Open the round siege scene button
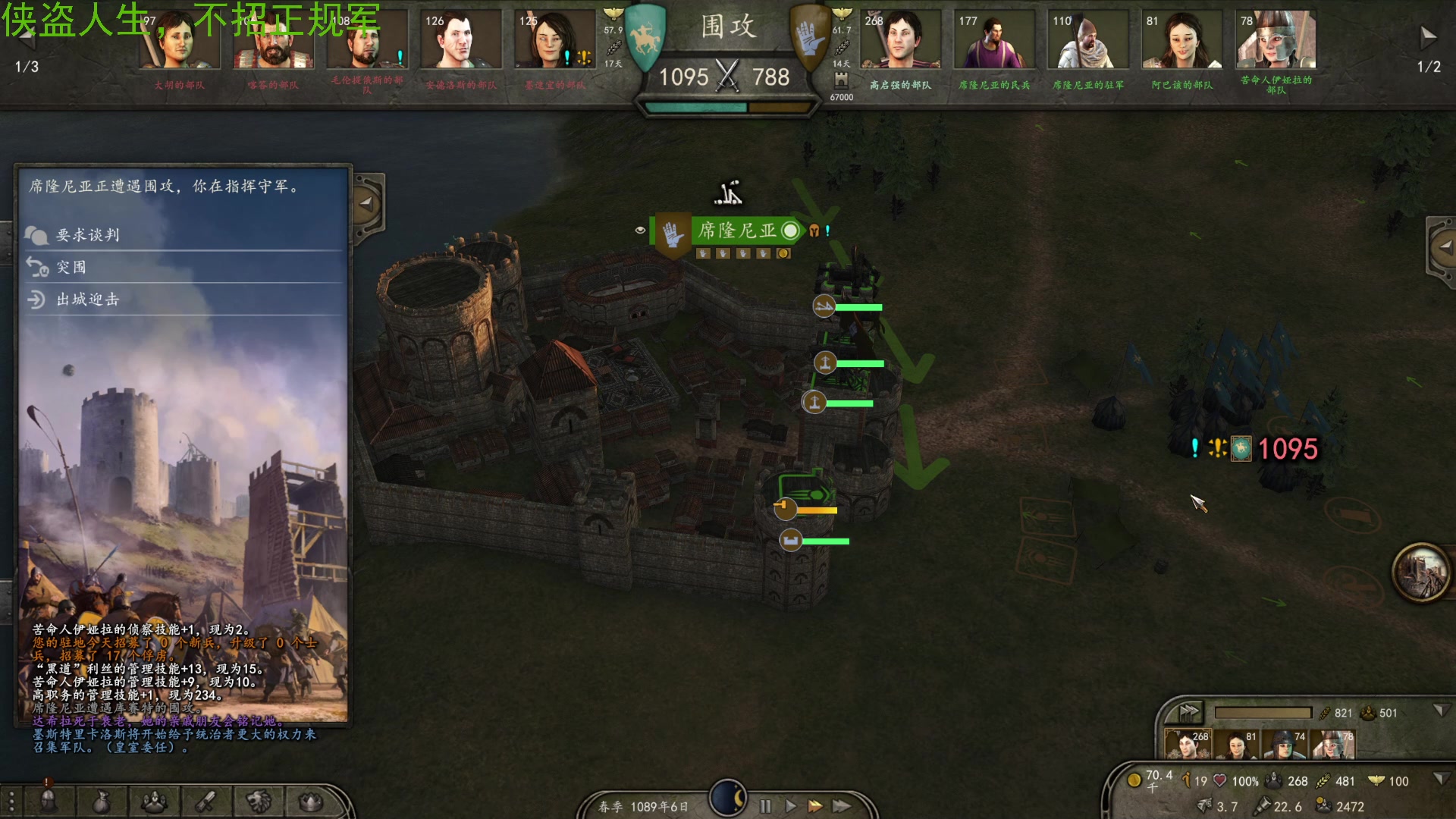This screenshot has width=1456, height=819. click(x=1420, y=573)
